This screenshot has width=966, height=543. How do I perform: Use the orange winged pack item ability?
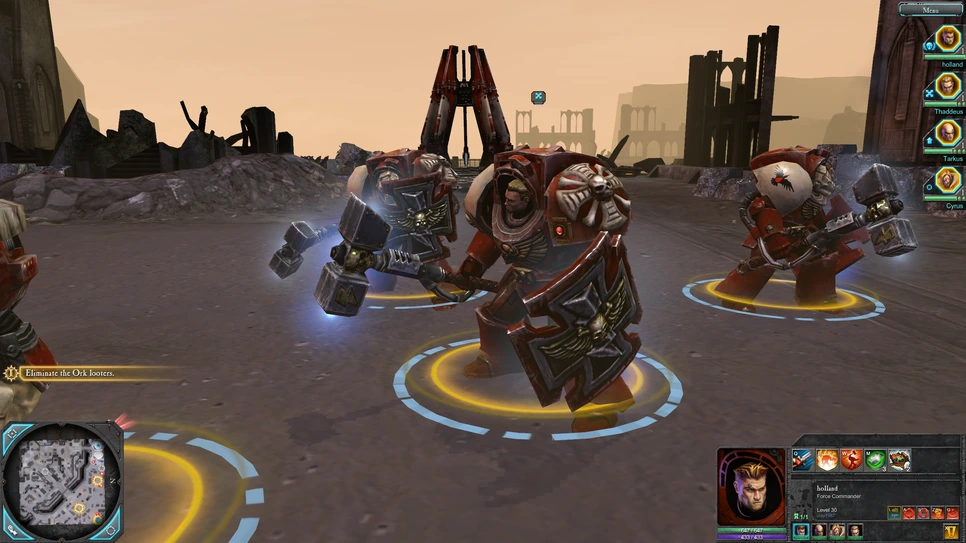click(899, 460)
